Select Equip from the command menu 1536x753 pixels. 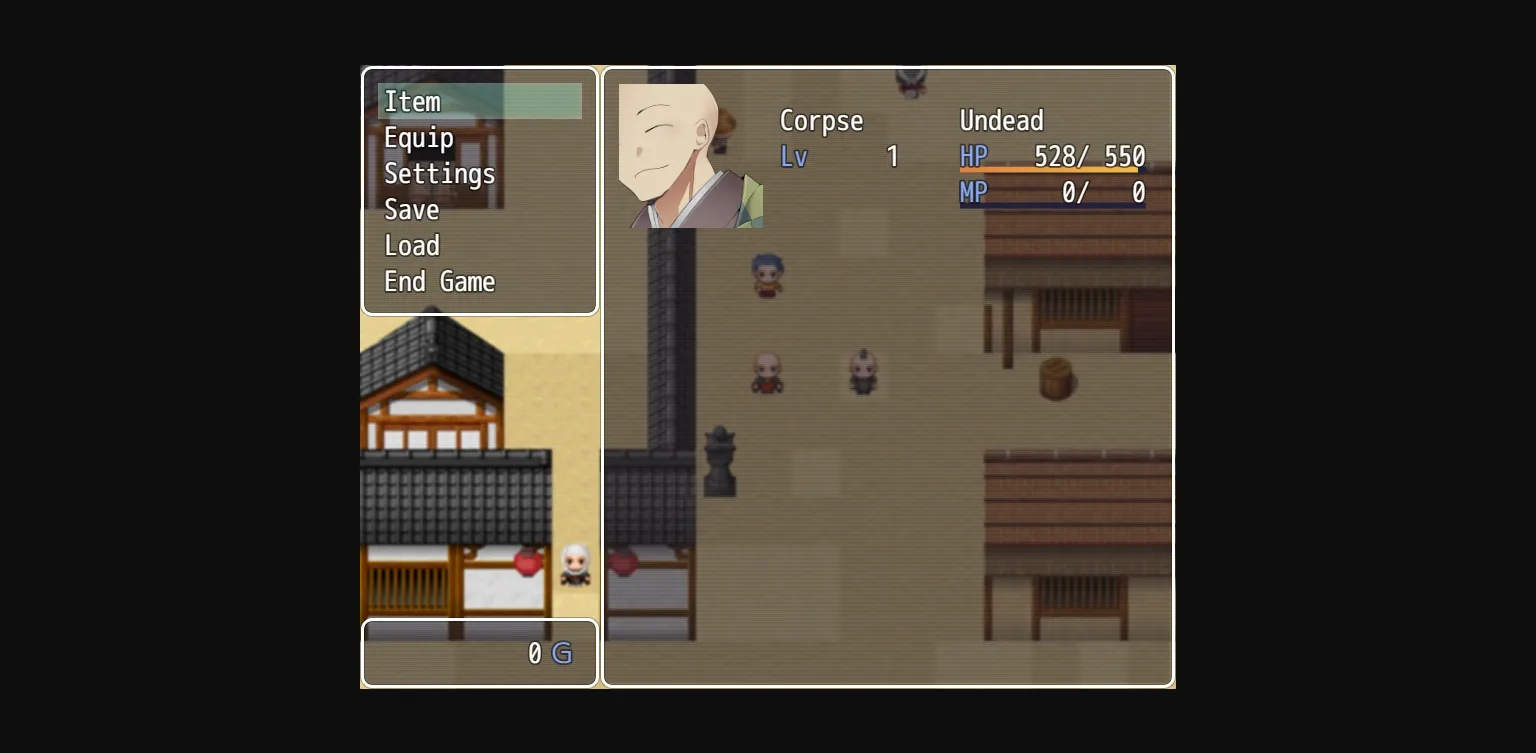(418, 137)
